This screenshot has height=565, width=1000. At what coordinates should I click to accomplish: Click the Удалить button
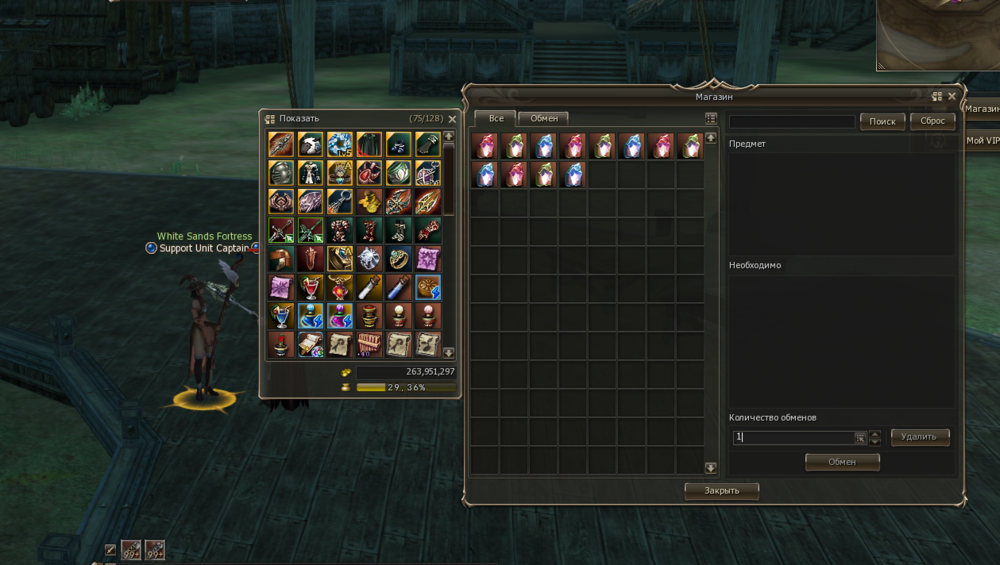pyautogui.click(x=919, y=437)
